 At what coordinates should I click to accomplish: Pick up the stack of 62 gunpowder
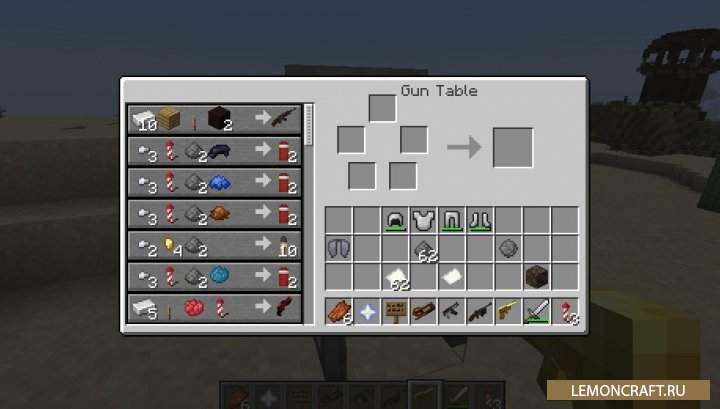[424, 248]
